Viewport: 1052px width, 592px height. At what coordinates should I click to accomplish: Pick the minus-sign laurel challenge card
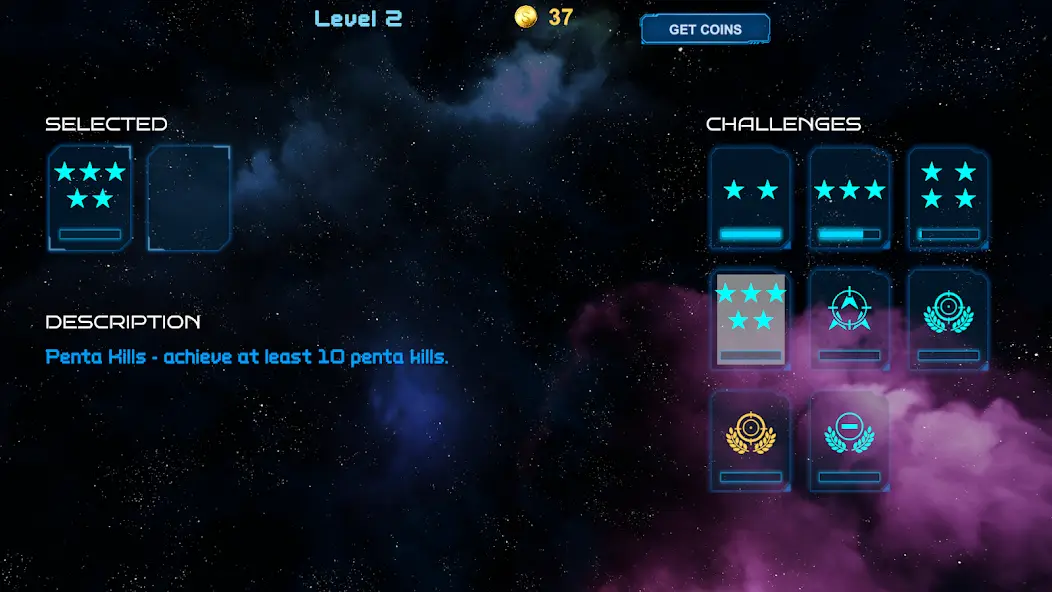tap(849, 441)
